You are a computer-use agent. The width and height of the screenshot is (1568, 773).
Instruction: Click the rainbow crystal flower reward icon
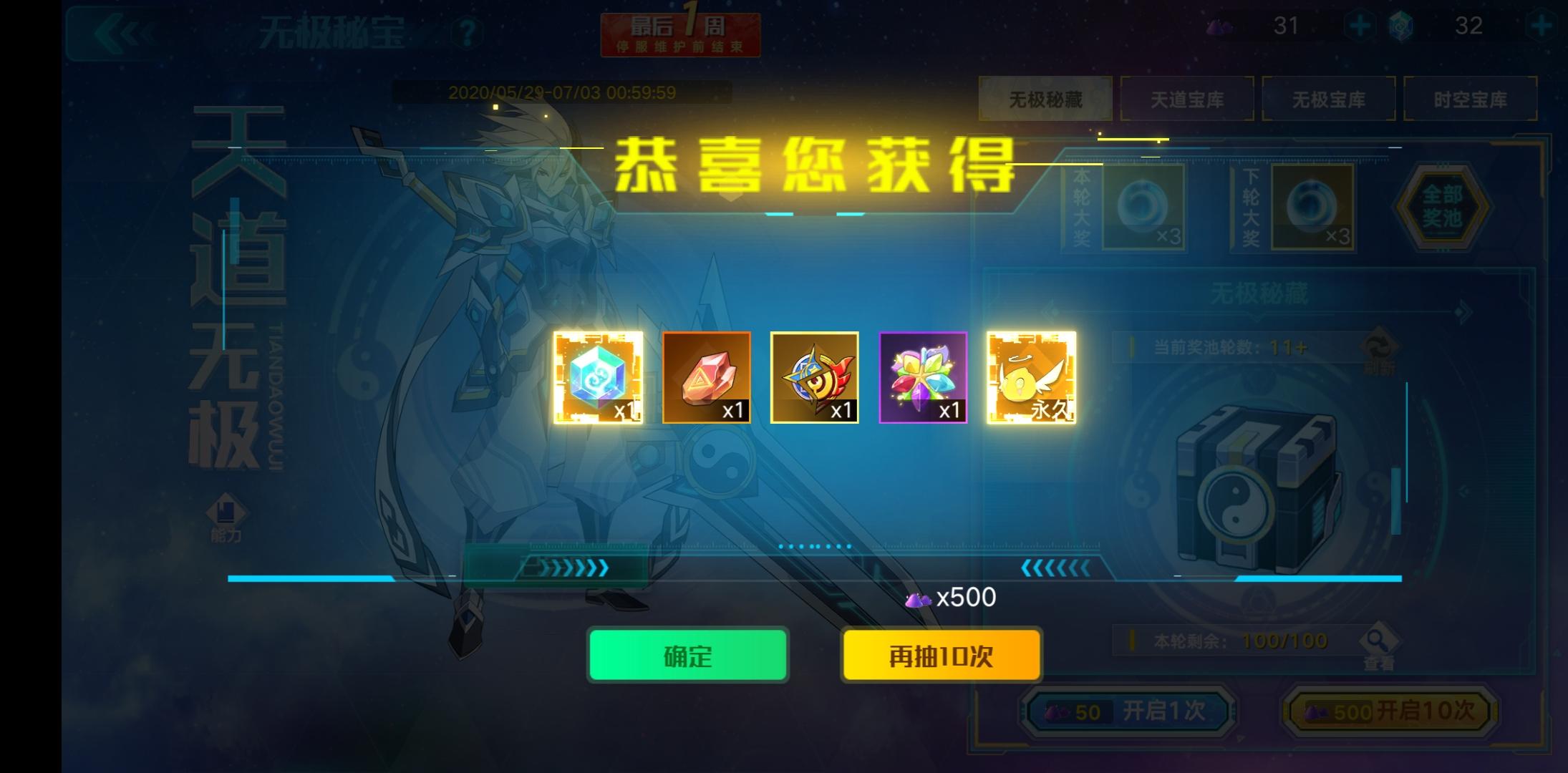[x=923, y=378]
